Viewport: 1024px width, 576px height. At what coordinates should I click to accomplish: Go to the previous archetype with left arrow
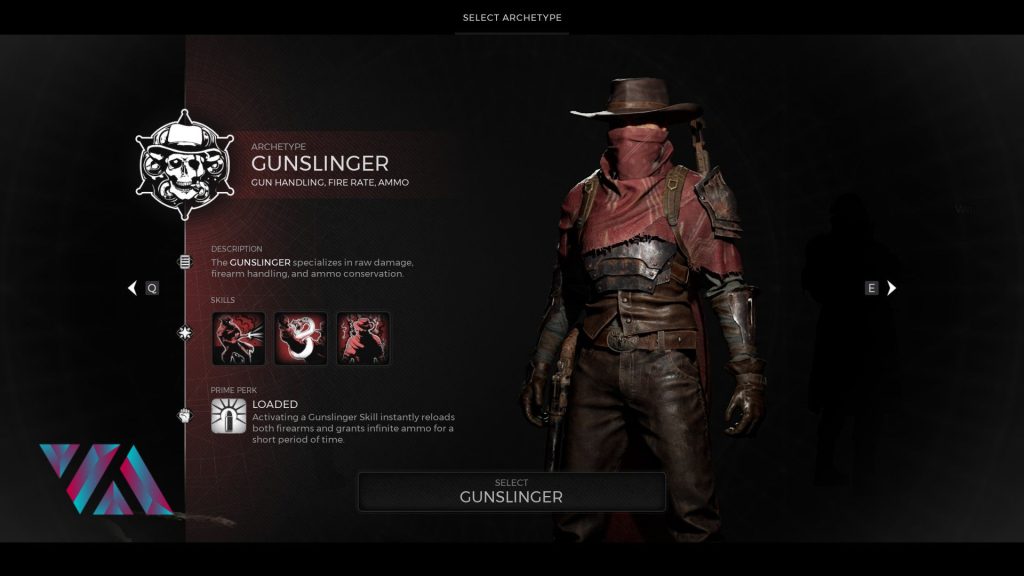pyautogui.click(x=132, y=288)
